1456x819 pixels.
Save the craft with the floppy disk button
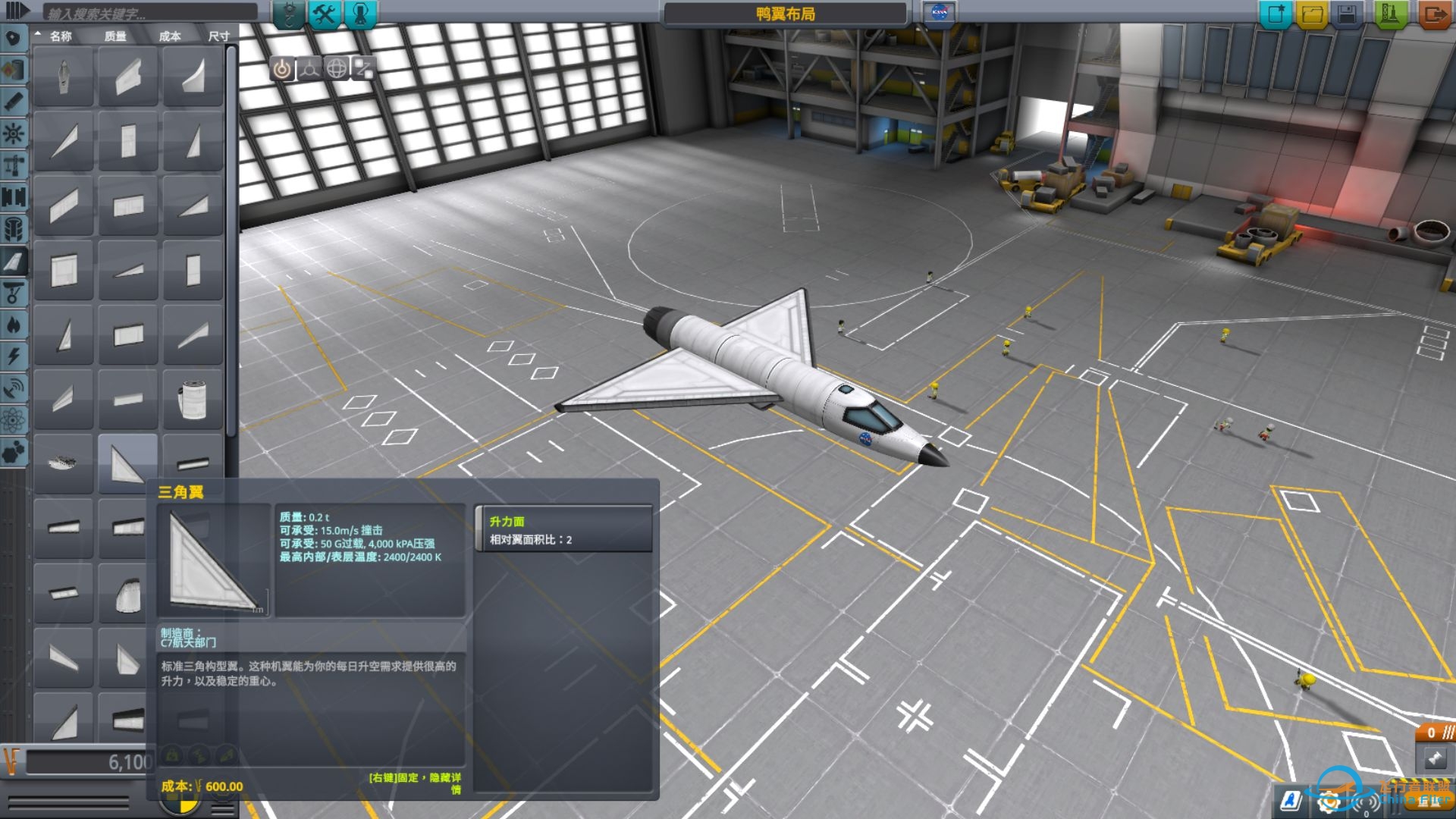click(x=1348, y=14)
